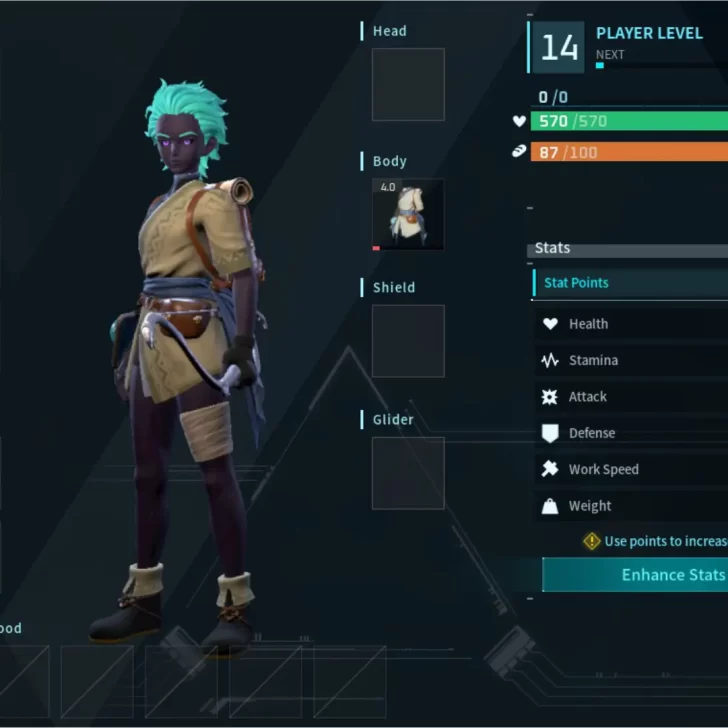Click the Enhance Stats button

(x=636, y=575)
